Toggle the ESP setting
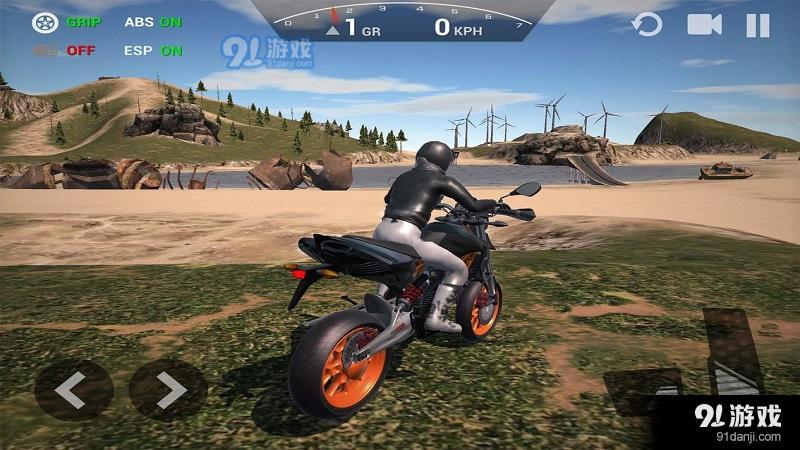The image size is (800, 450). click(x=153, y=50)
